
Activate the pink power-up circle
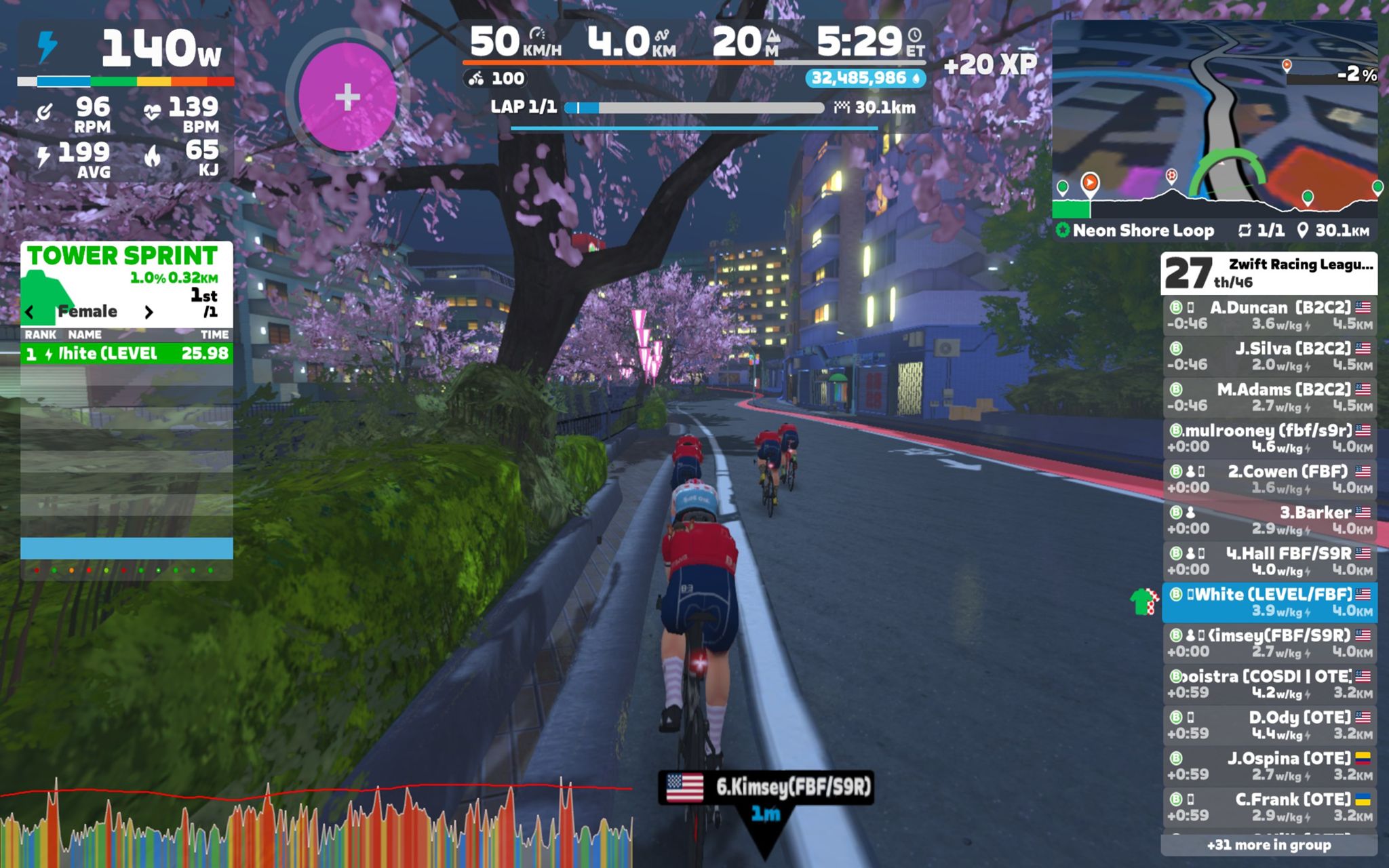click(x=347, y=97)
